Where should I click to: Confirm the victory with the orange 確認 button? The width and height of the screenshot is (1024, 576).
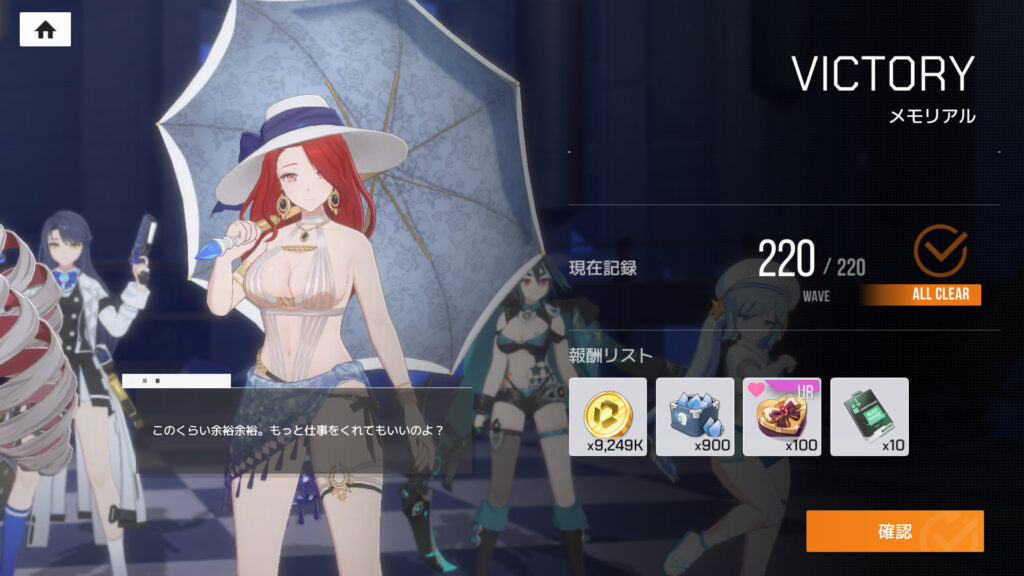pos(894,531)
